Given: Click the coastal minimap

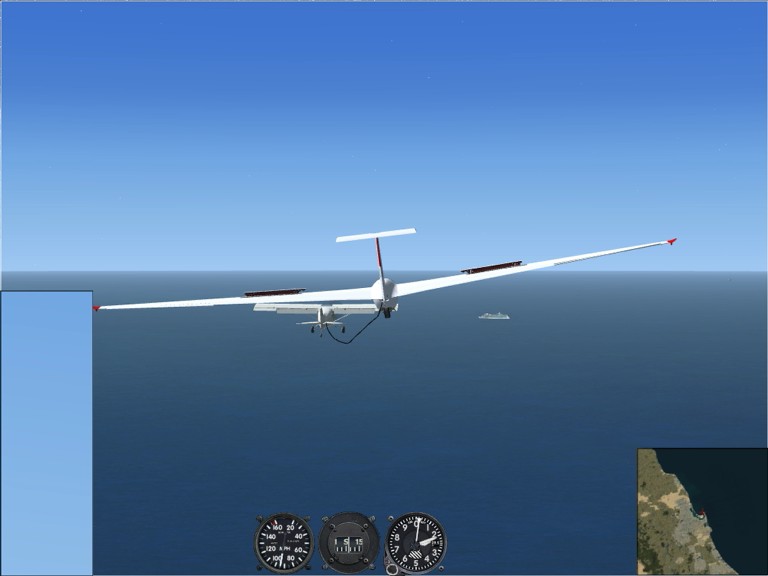Looking at the screenshot, I should coord(702,511).
